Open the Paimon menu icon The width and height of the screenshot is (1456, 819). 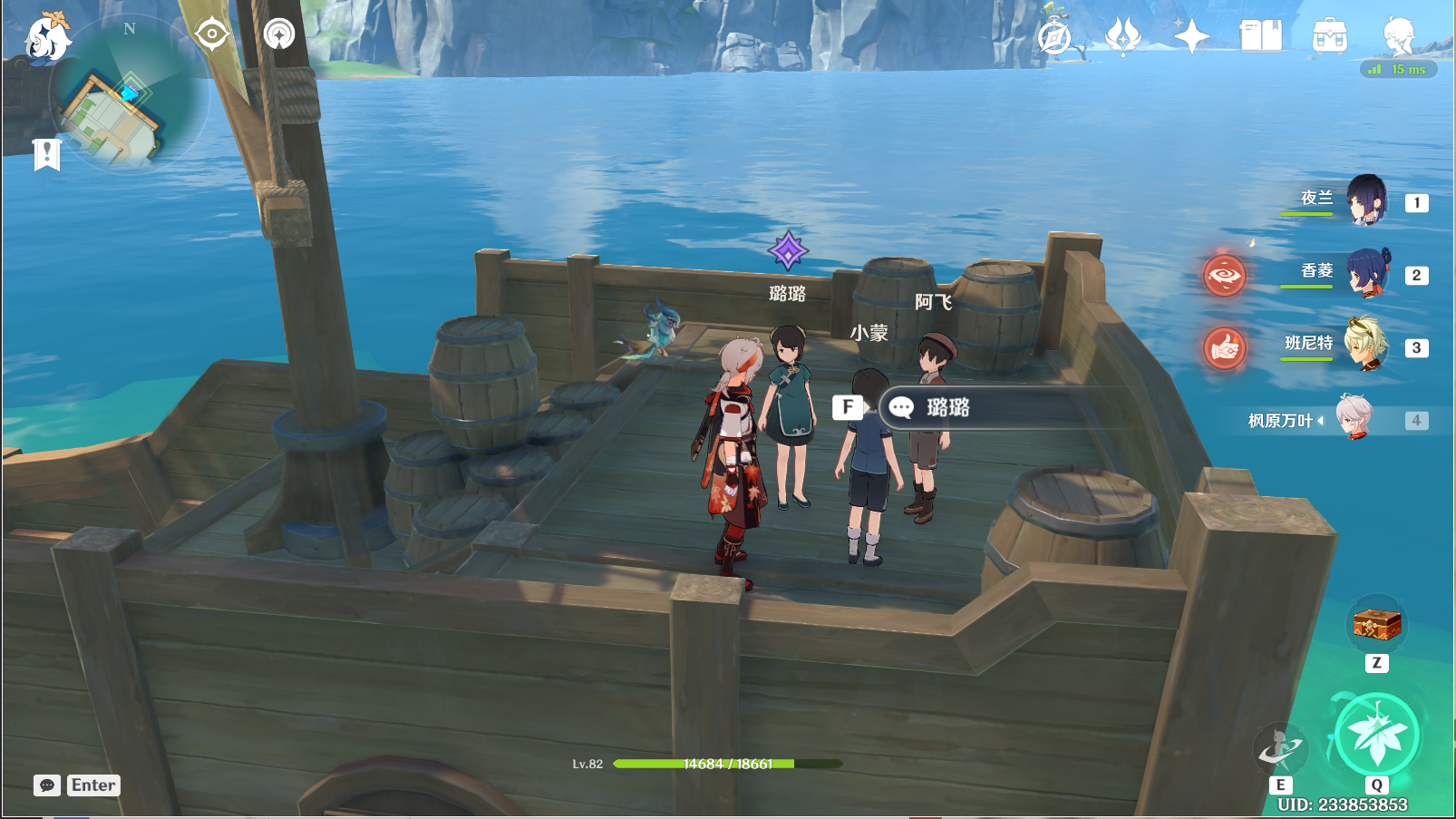45,39
